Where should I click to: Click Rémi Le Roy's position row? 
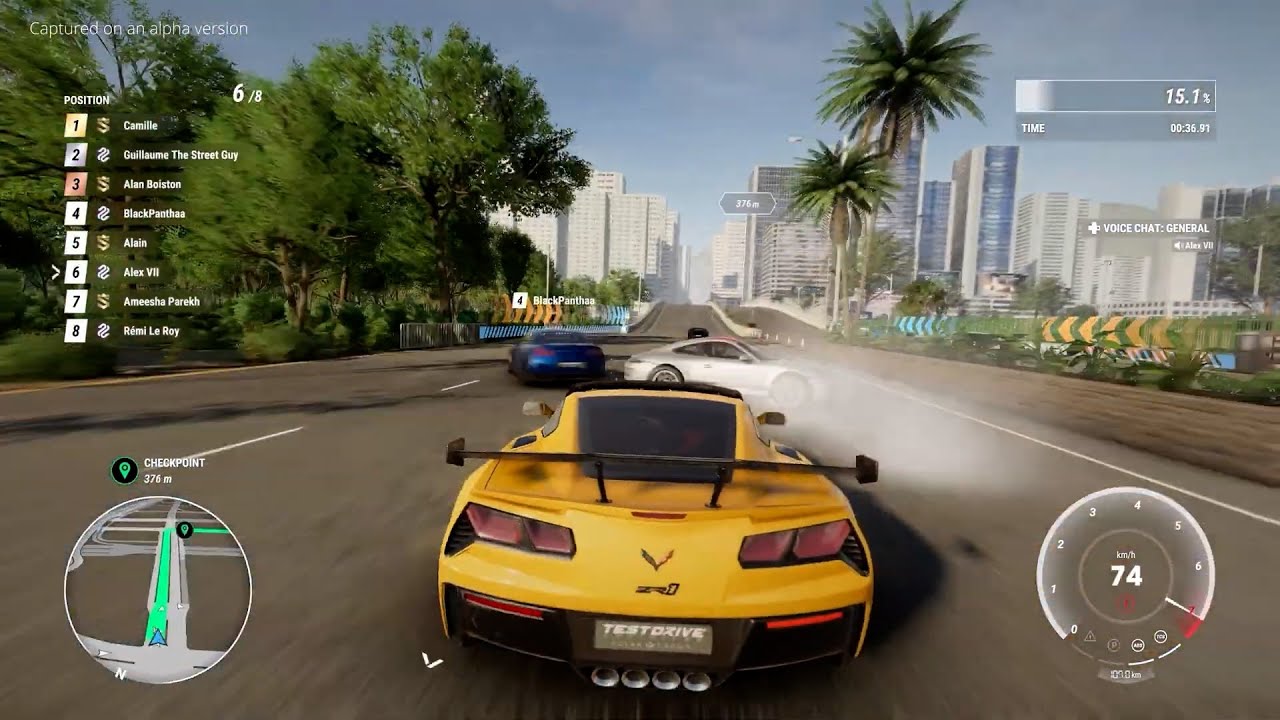(x=151, y=330)
